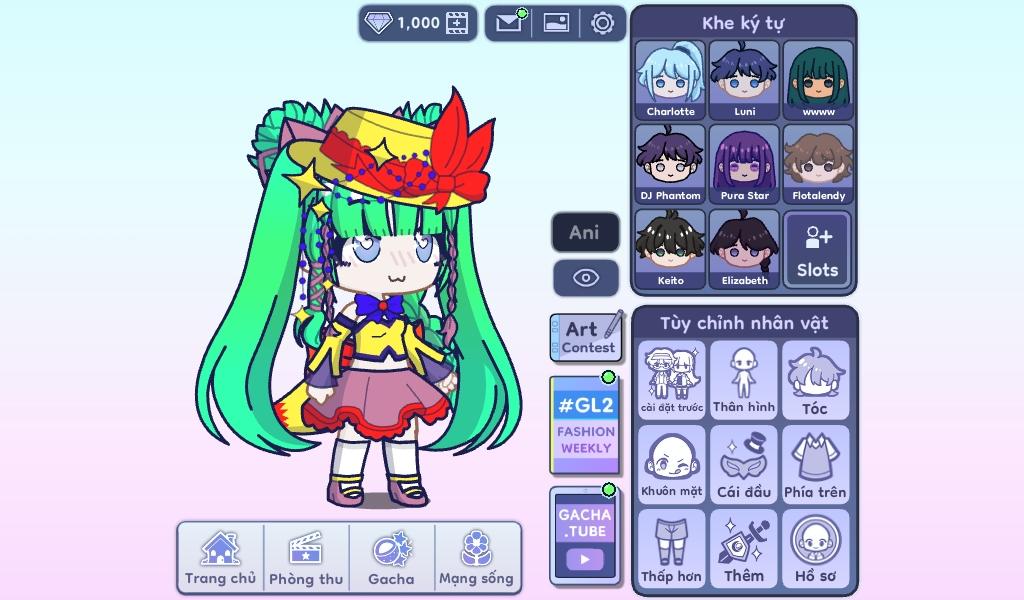1024x600 pixels.
Task: Select the Elizabeth character slot
Action: coord(744,249)
